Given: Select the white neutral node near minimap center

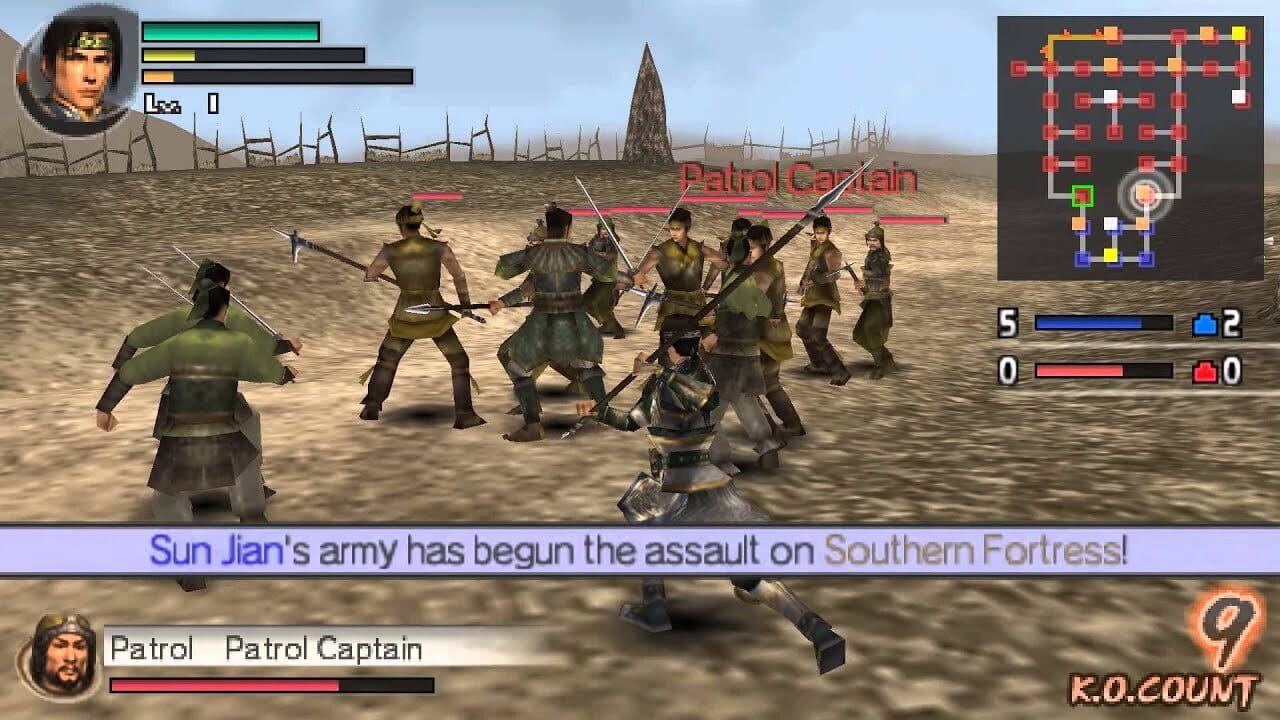Looking at the screenshot, I should point(1112,96).
